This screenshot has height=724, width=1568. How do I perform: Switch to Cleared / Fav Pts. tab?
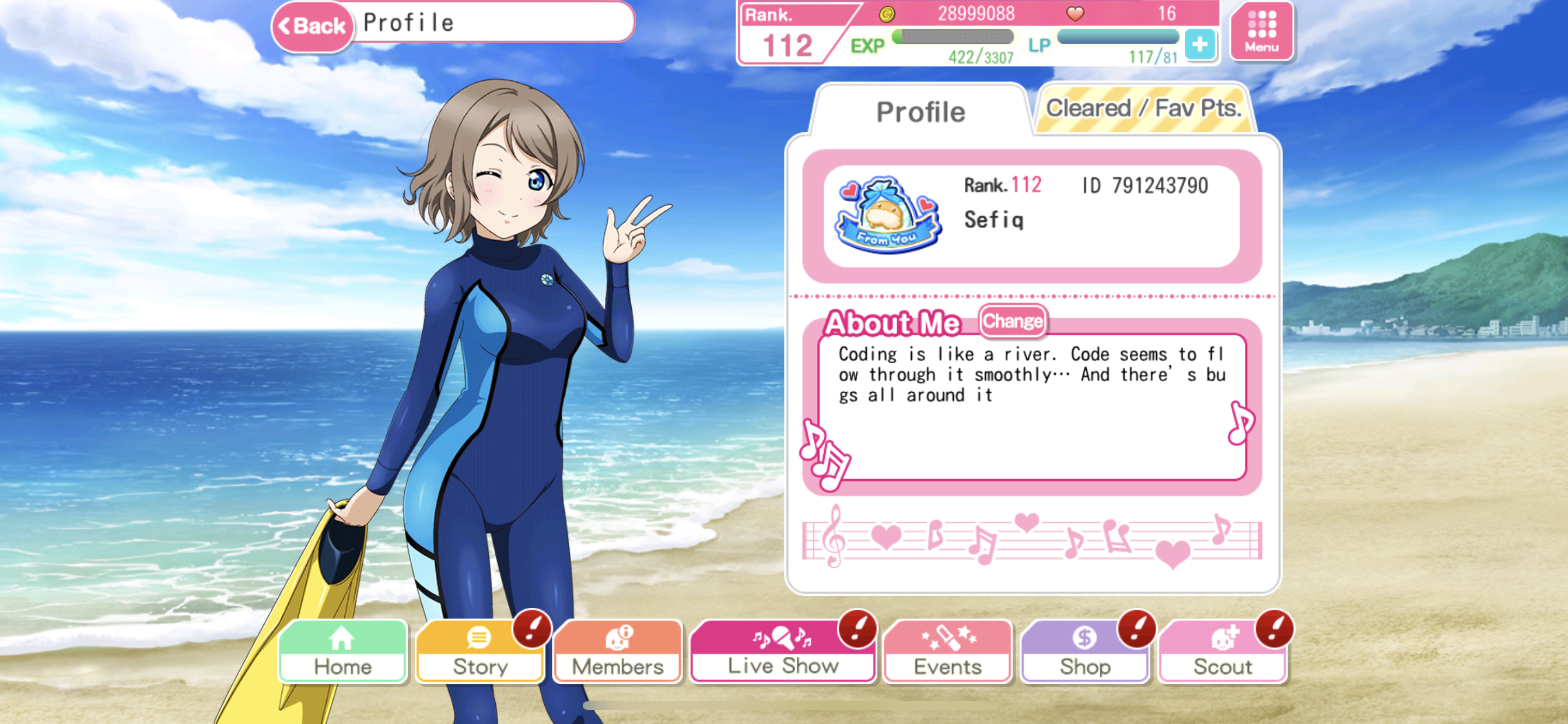pos(1143,109)
